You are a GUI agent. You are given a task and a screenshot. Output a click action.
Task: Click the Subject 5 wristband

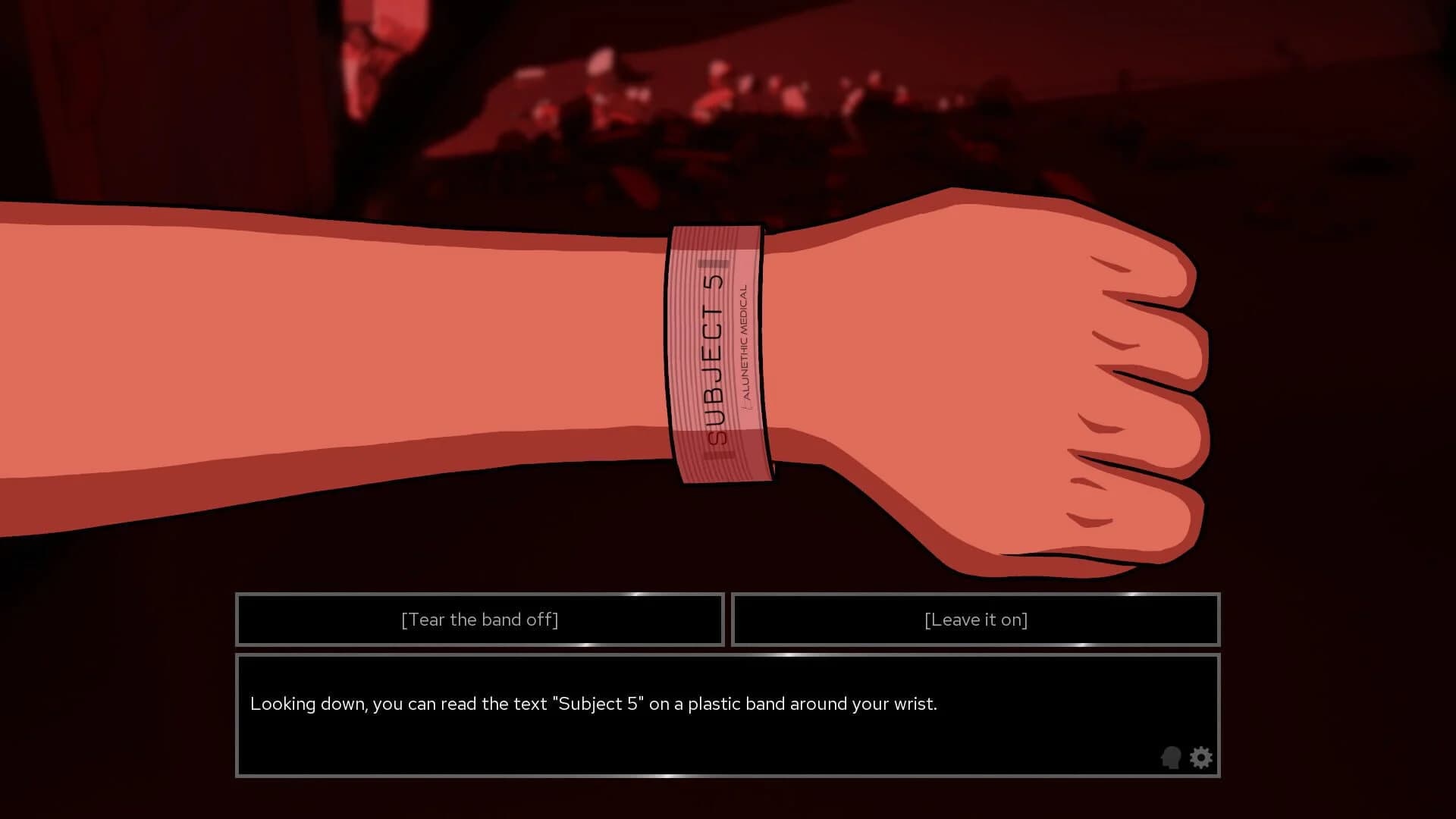717,349
